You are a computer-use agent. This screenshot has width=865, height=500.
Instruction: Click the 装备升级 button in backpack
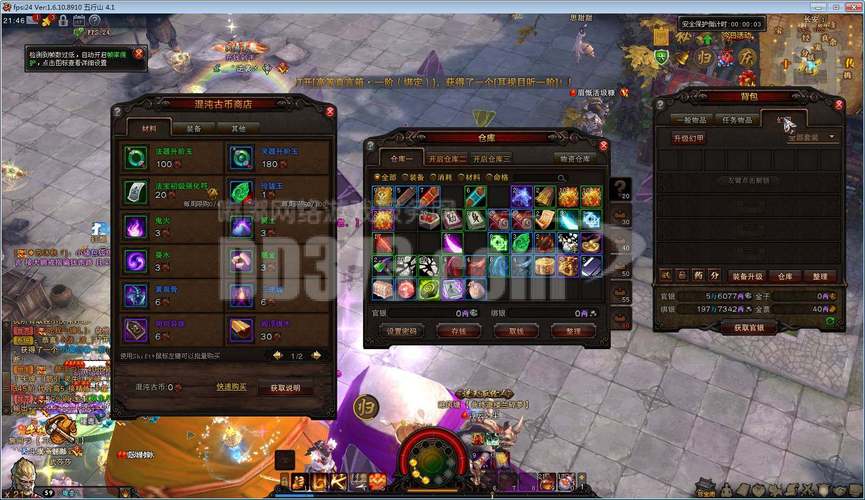[x=746, y=276]
